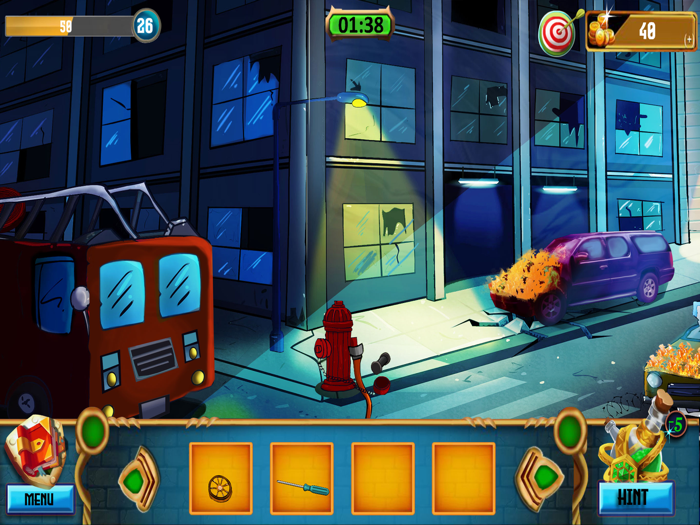Viewport: 700px width, 525px height.
Task: Select the orange slice inventory slot
Action: pos(220,478)
